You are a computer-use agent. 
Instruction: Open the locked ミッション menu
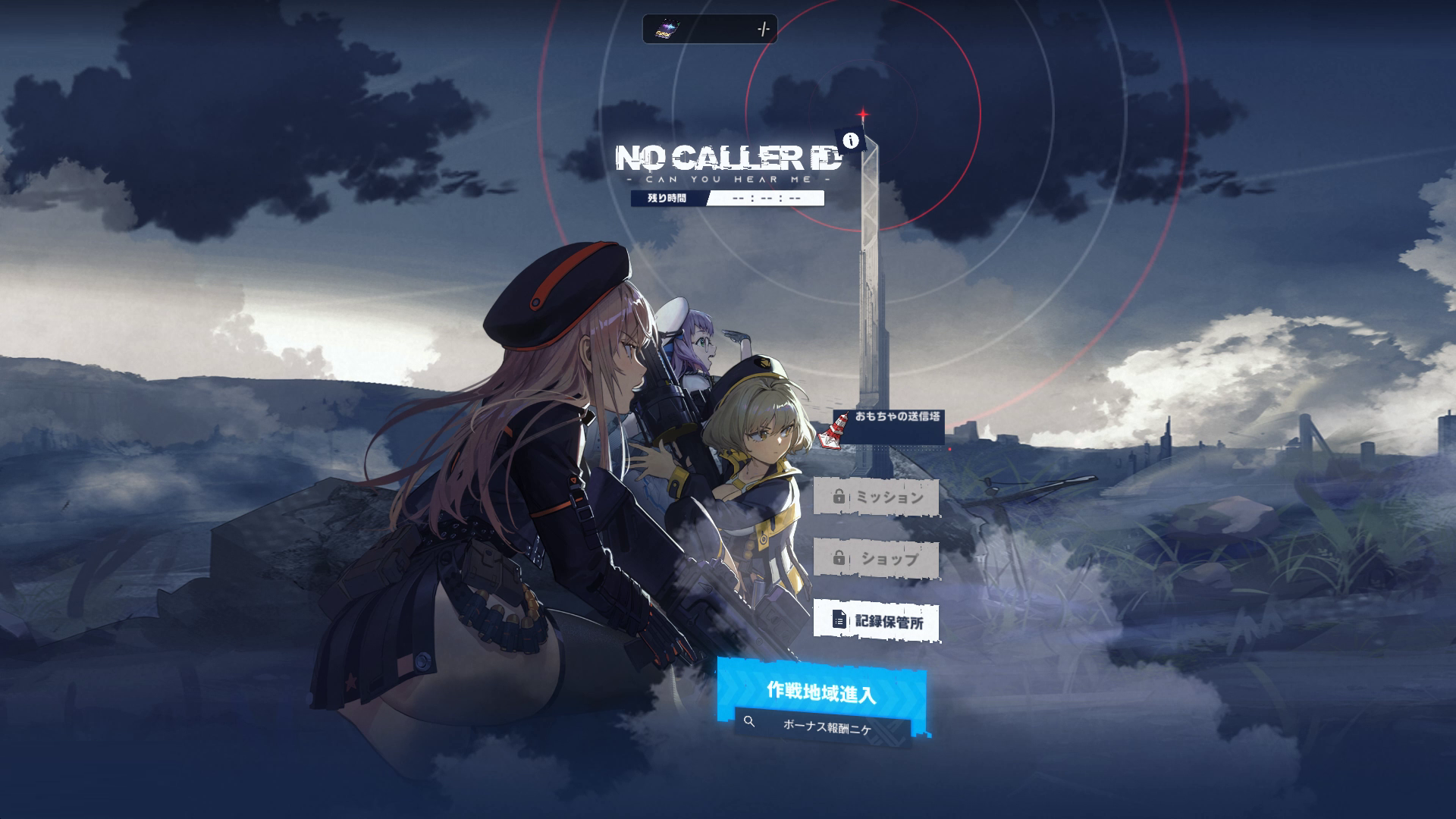click(x=876, y=497)
